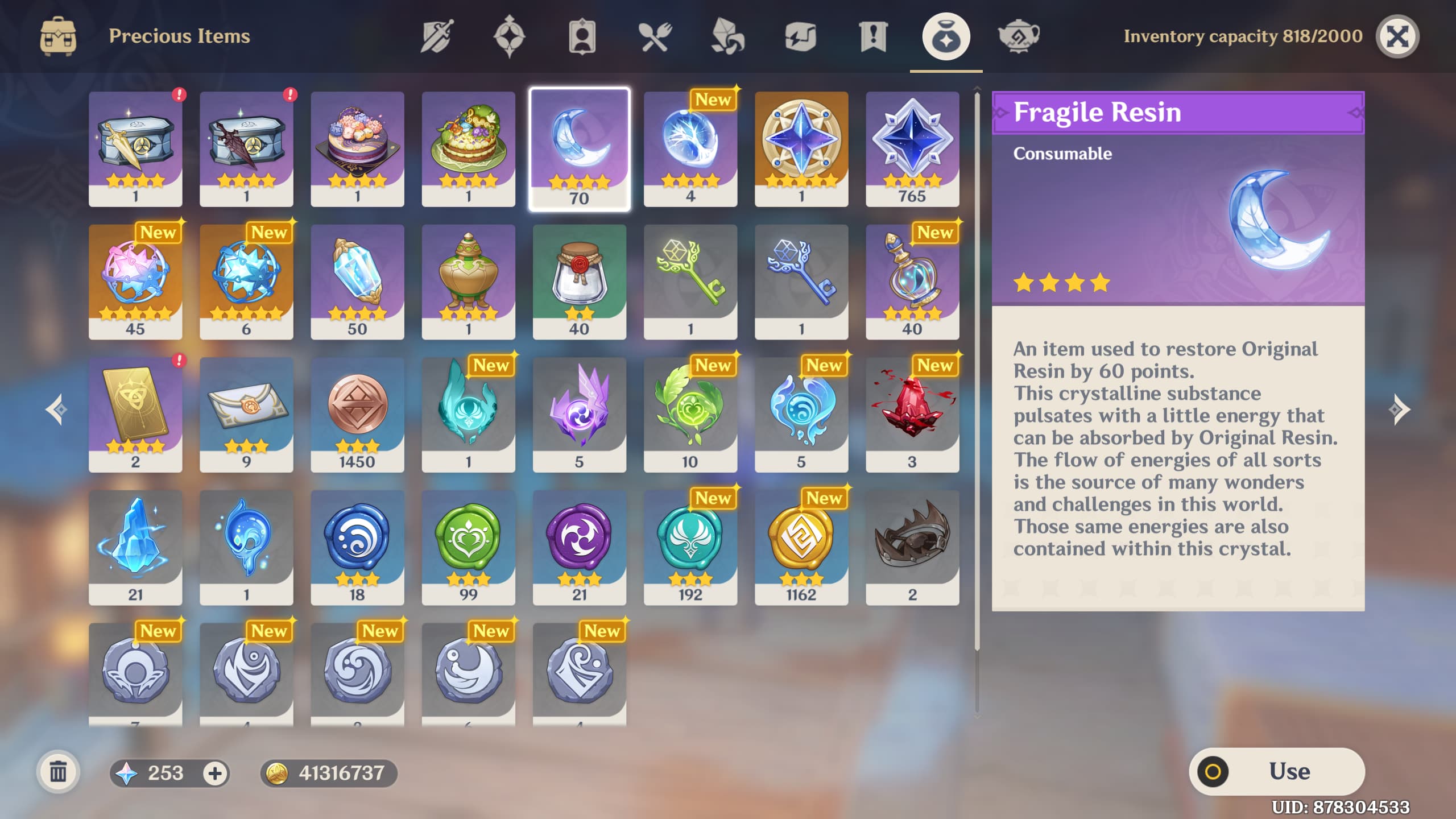Select the Transient Resin marked New
The image size is (1456, 819).
click(x=690, y=148)
